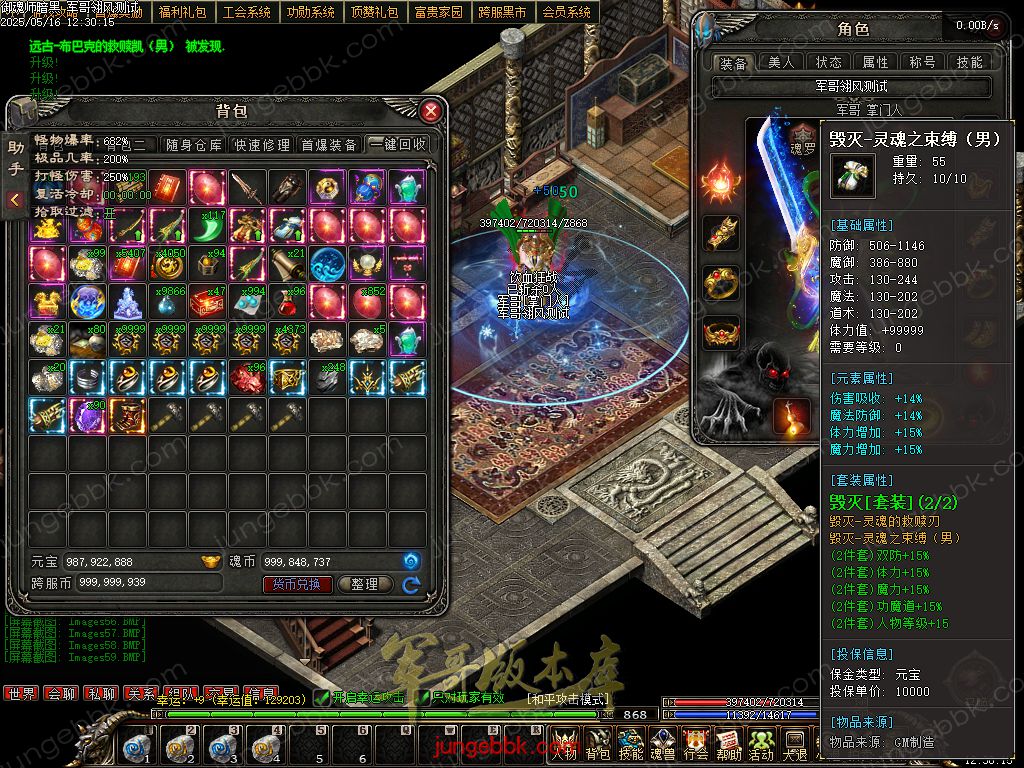Close the 背包 inventory window
This screenshot has width=1024, height=768.
click(x=431, y=110)
